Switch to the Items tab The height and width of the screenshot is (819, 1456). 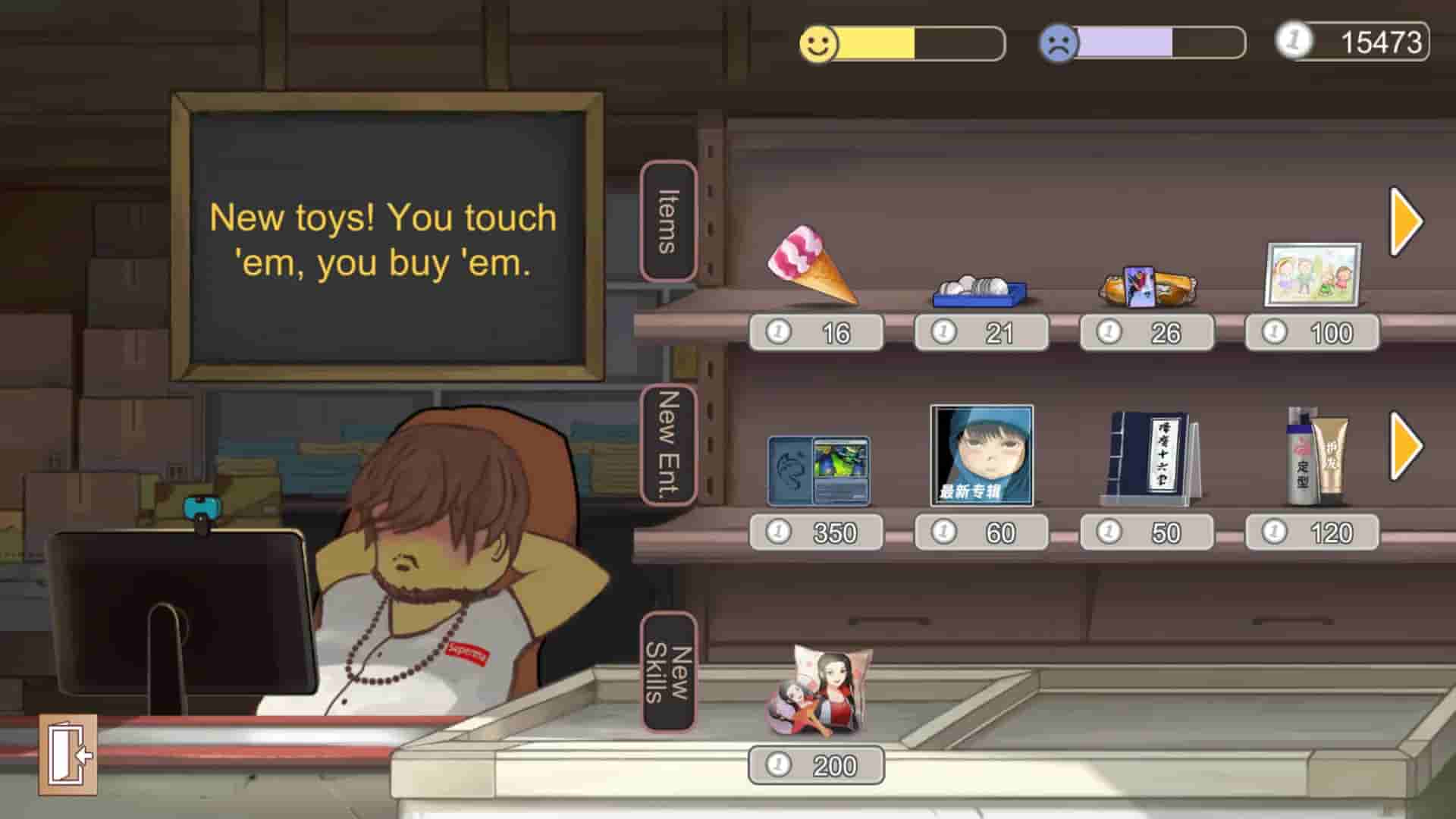666,220
